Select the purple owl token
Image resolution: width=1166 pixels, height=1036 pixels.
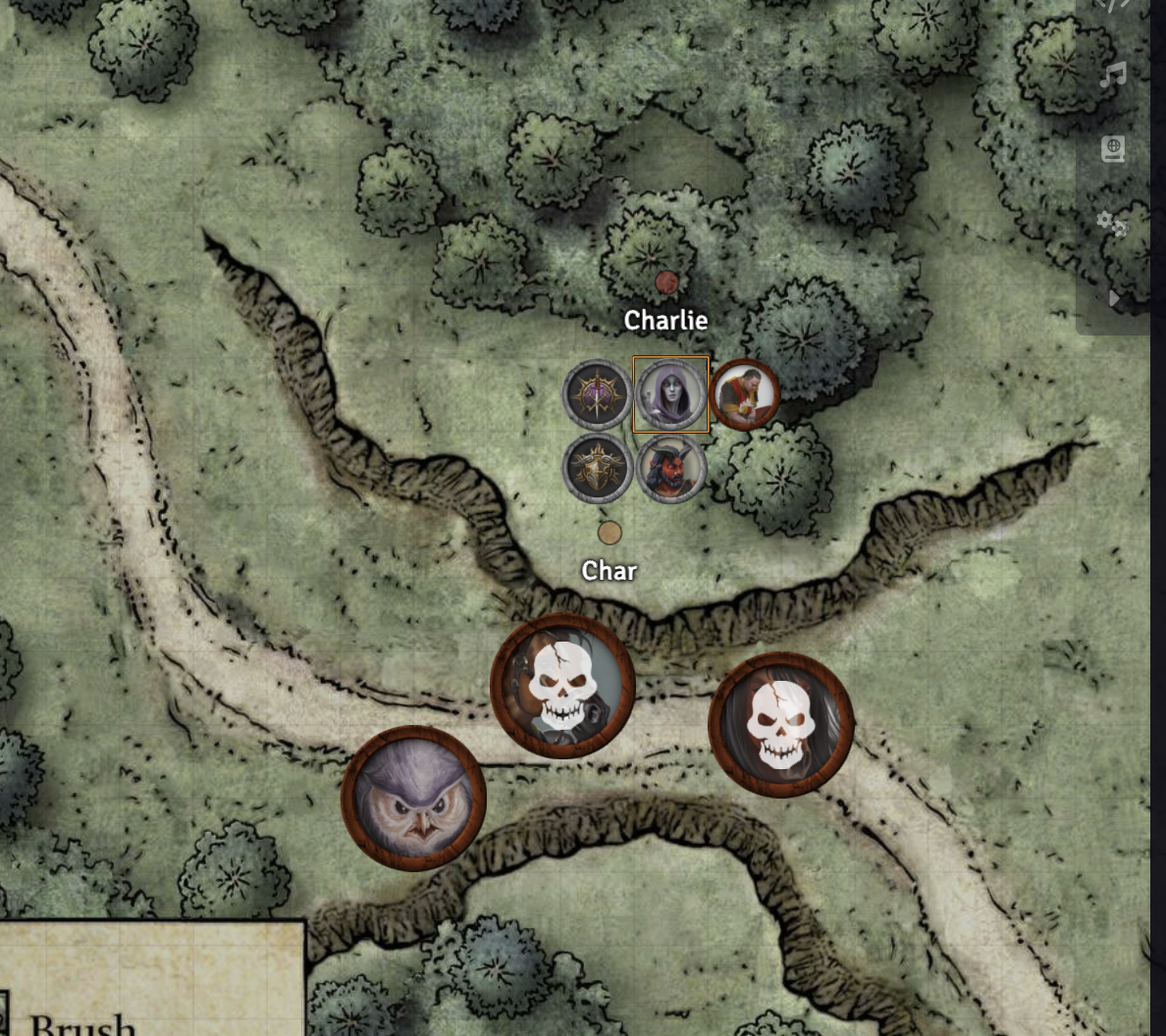coord(413,799)
